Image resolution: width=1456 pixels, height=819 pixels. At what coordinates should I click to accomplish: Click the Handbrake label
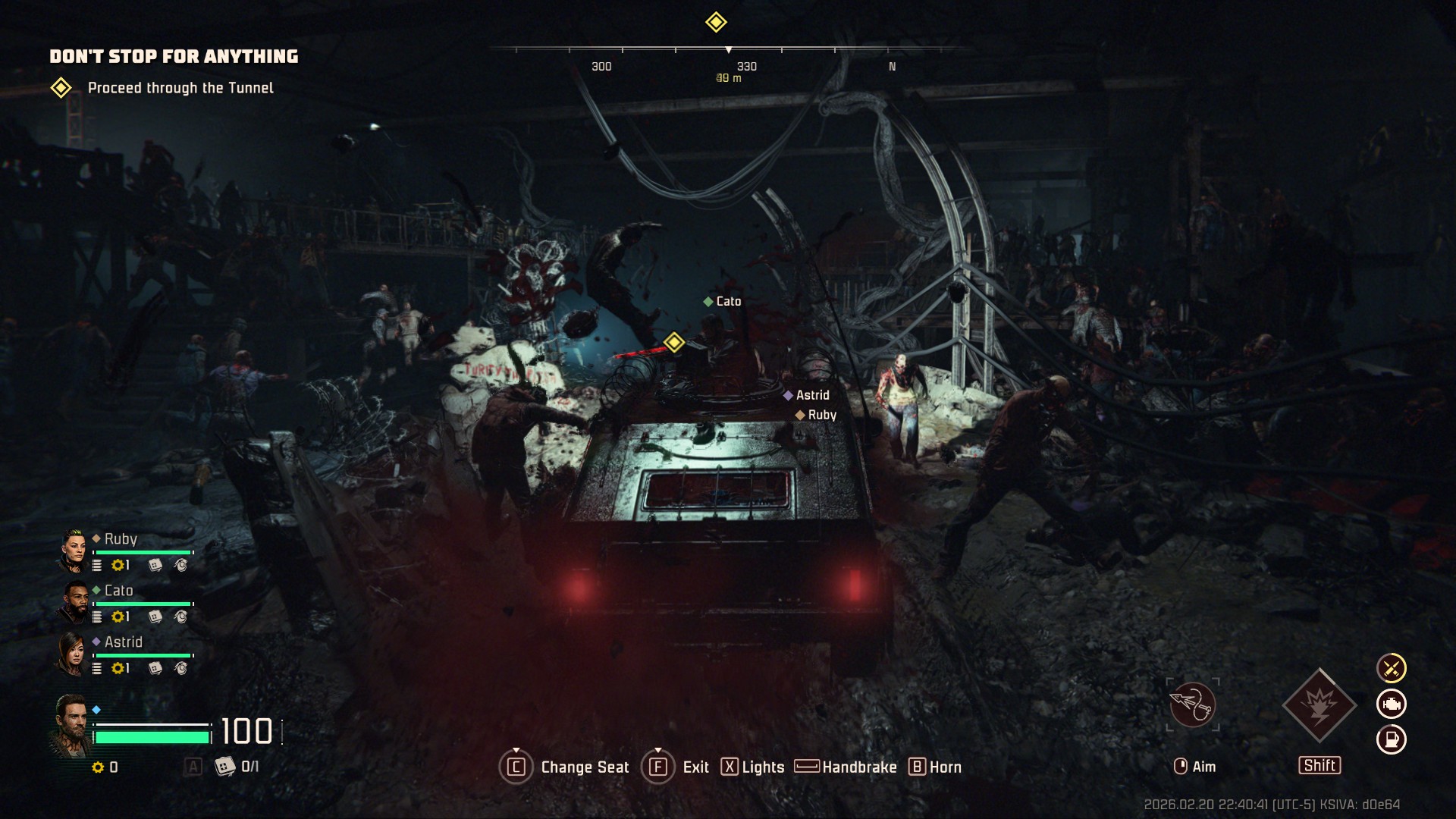[x=859, y=767]
